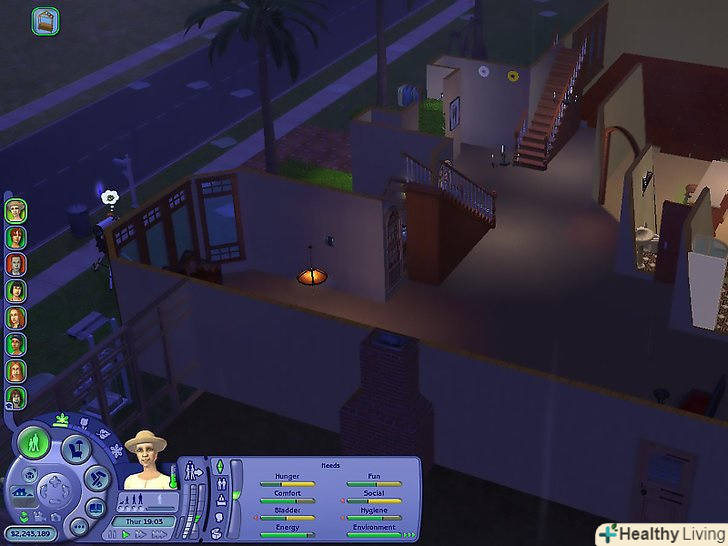
Task: Open the Healthy Living watermark link
Action: click(661, 533)
